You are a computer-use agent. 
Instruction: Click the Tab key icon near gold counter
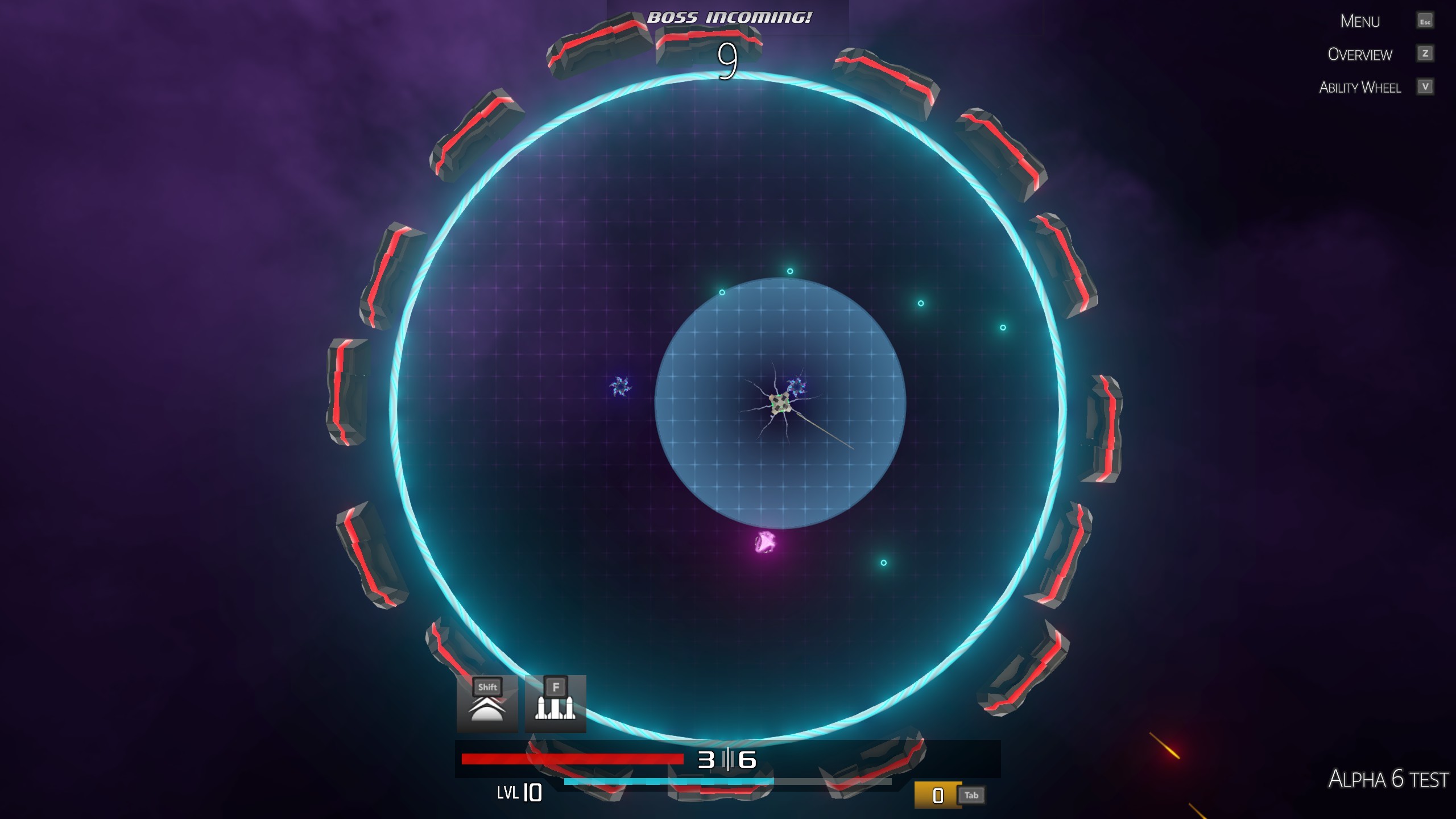pos(971,795)
